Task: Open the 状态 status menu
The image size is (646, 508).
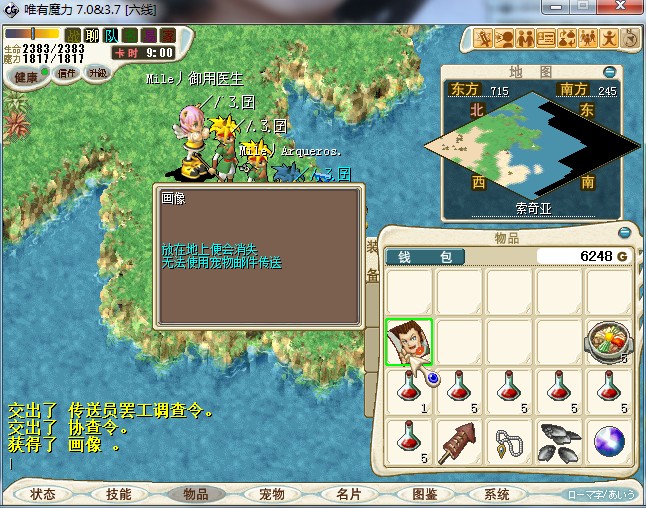Action: pyautogui.click(x=43, y=494)
